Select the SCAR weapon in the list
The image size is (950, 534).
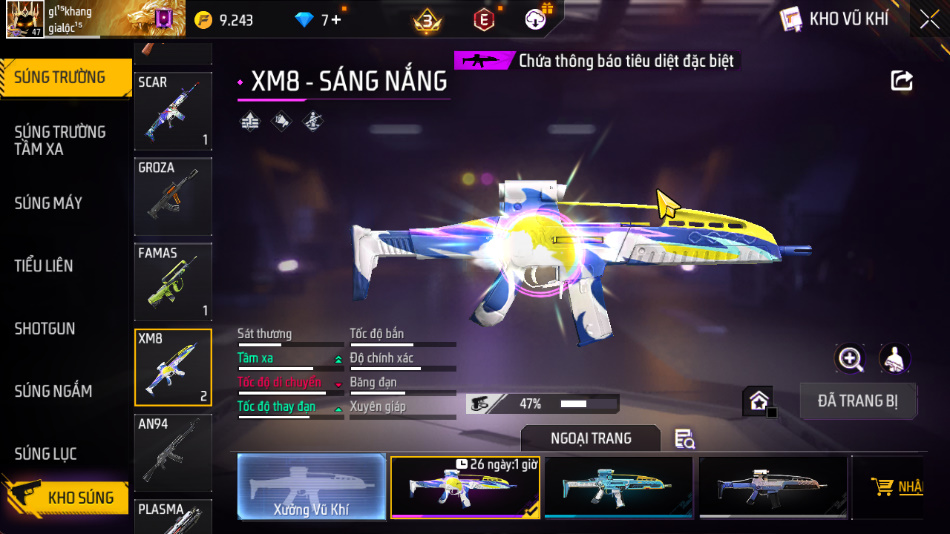(173, 110)
